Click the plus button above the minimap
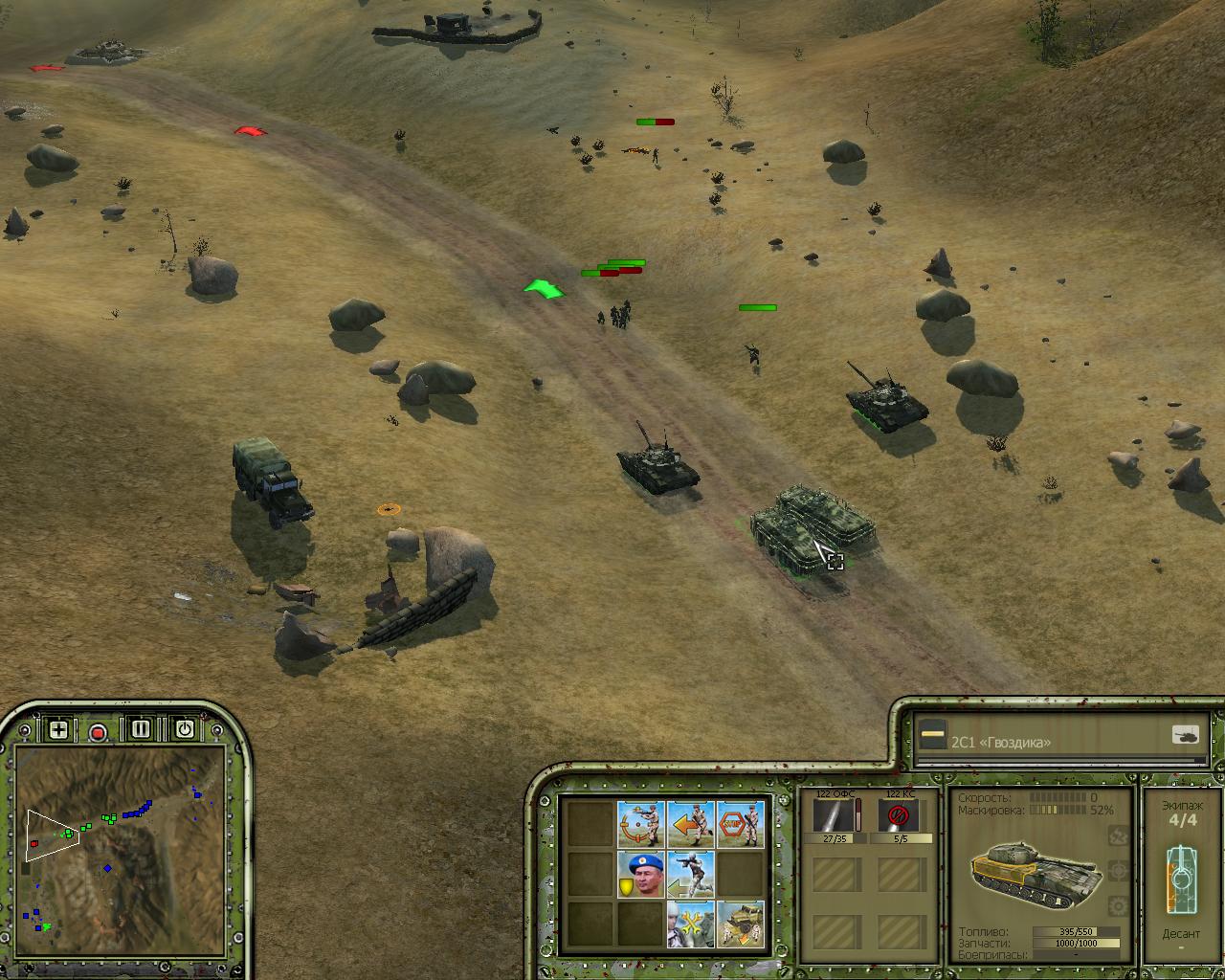Viewport: 1225px width, 980px height. click(58, 730)
